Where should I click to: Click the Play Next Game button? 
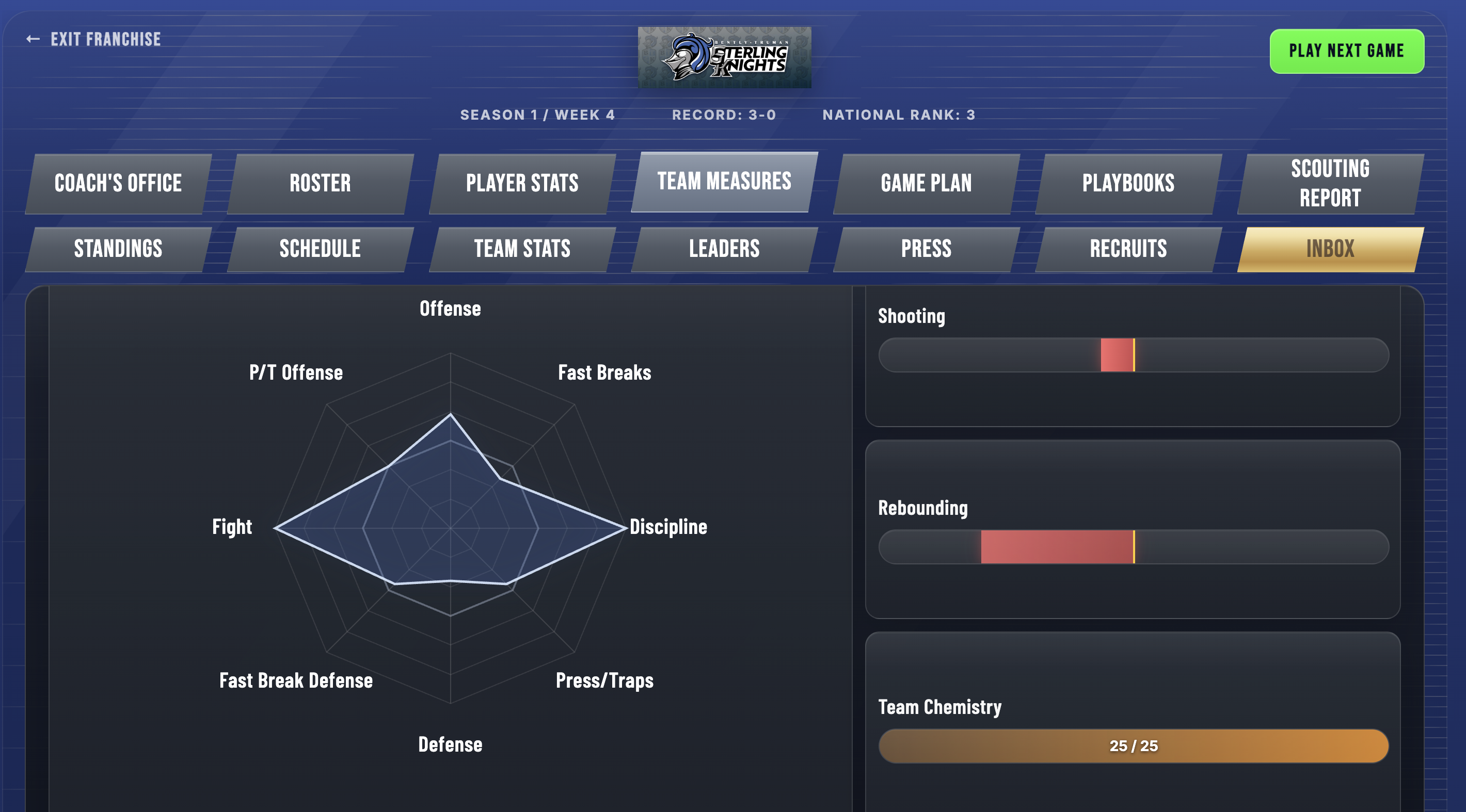[1346, 51]
